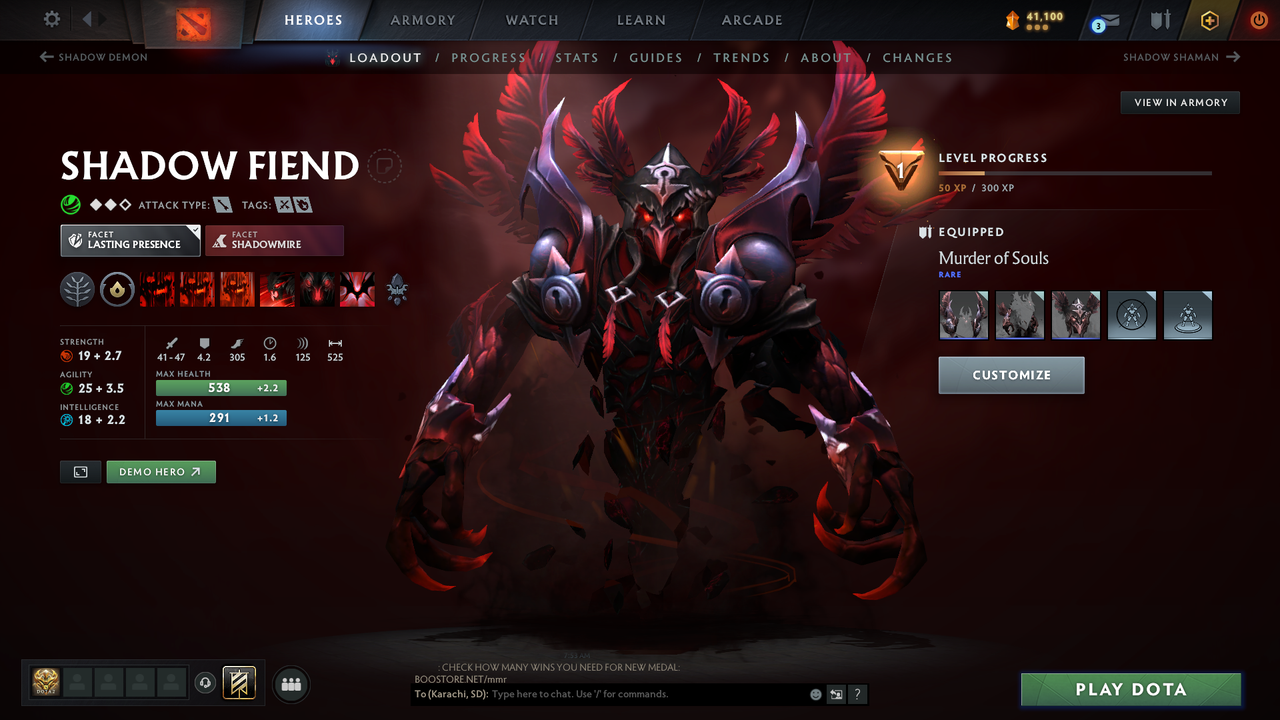Switch to the STATS tab

(x=577, y=57)
